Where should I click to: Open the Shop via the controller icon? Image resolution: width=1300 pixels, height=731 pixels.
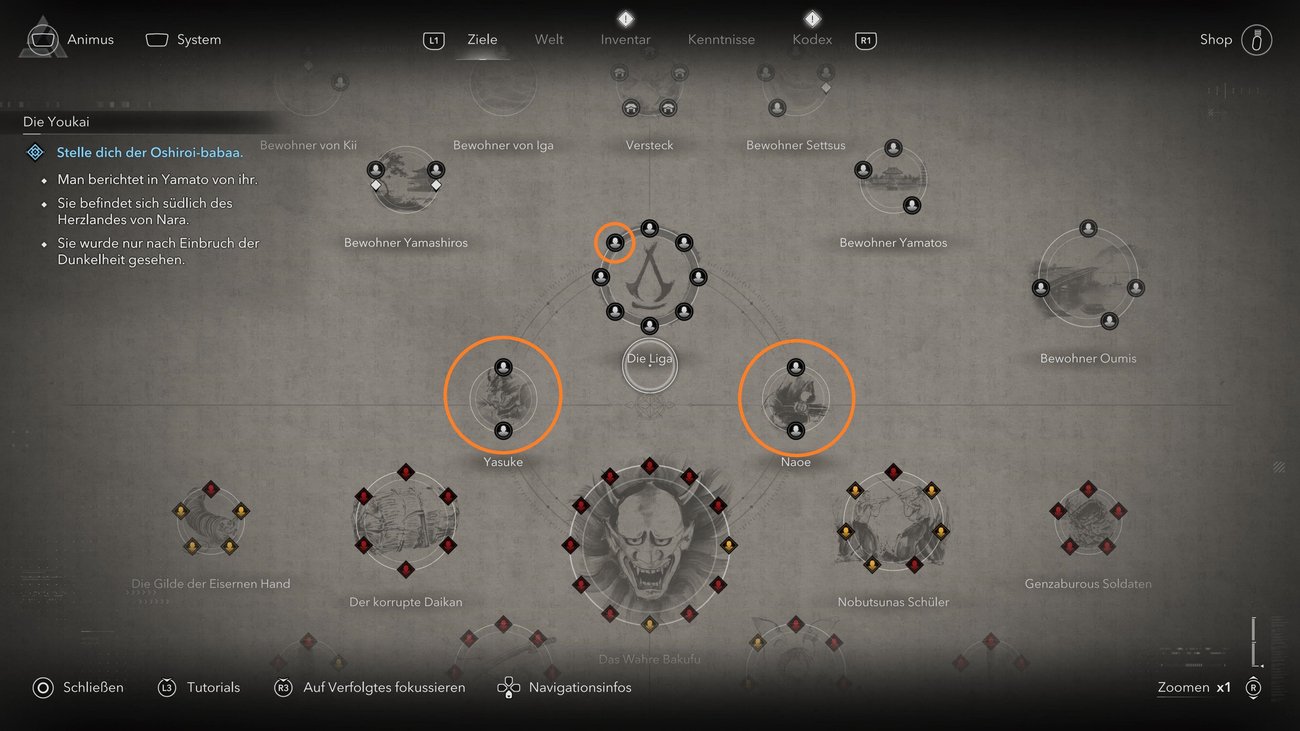1256,39
